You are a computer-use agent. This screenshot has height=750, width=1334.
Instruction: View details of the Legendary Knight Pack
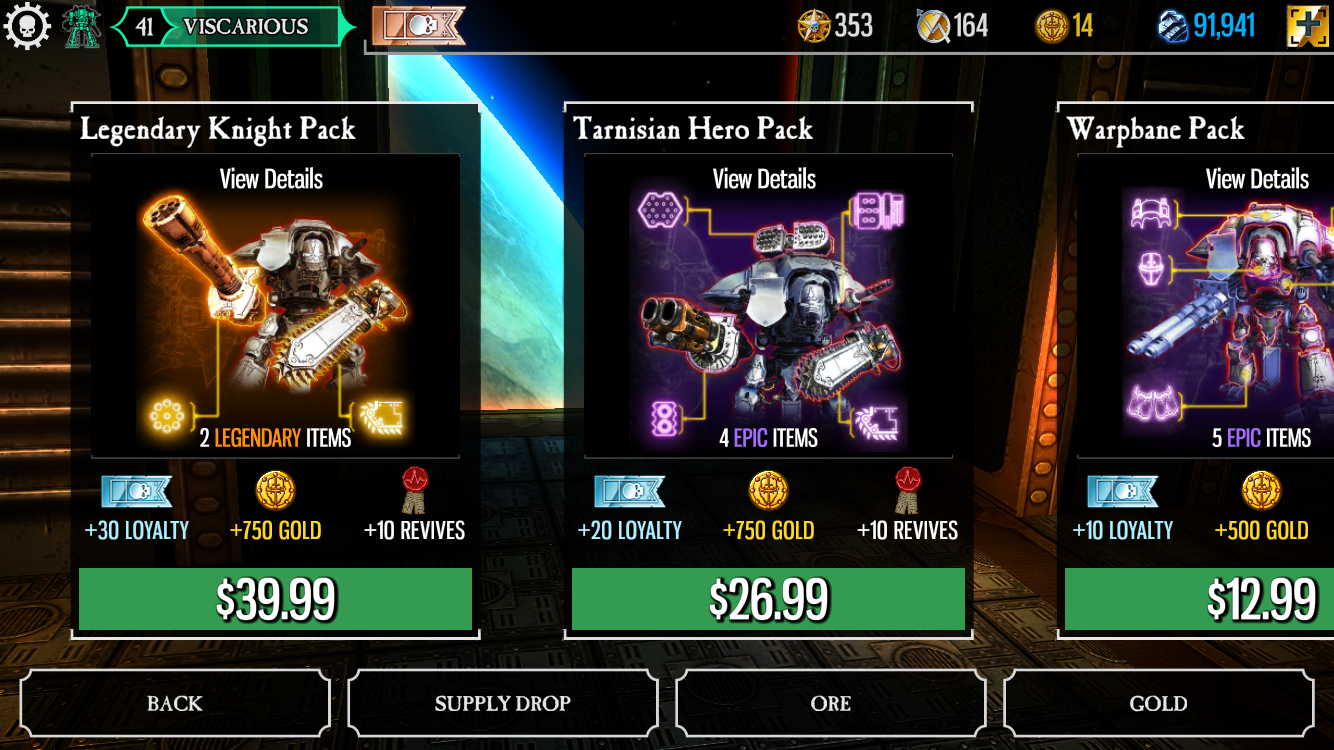click(x=271, y=180)
